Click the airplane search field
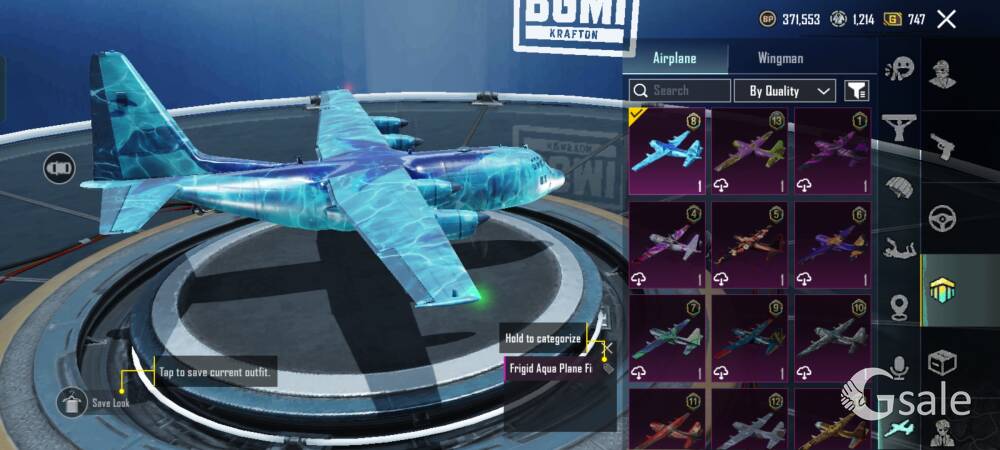The width and height of the screenshot is (1000, 450). [x=680, y=90]
